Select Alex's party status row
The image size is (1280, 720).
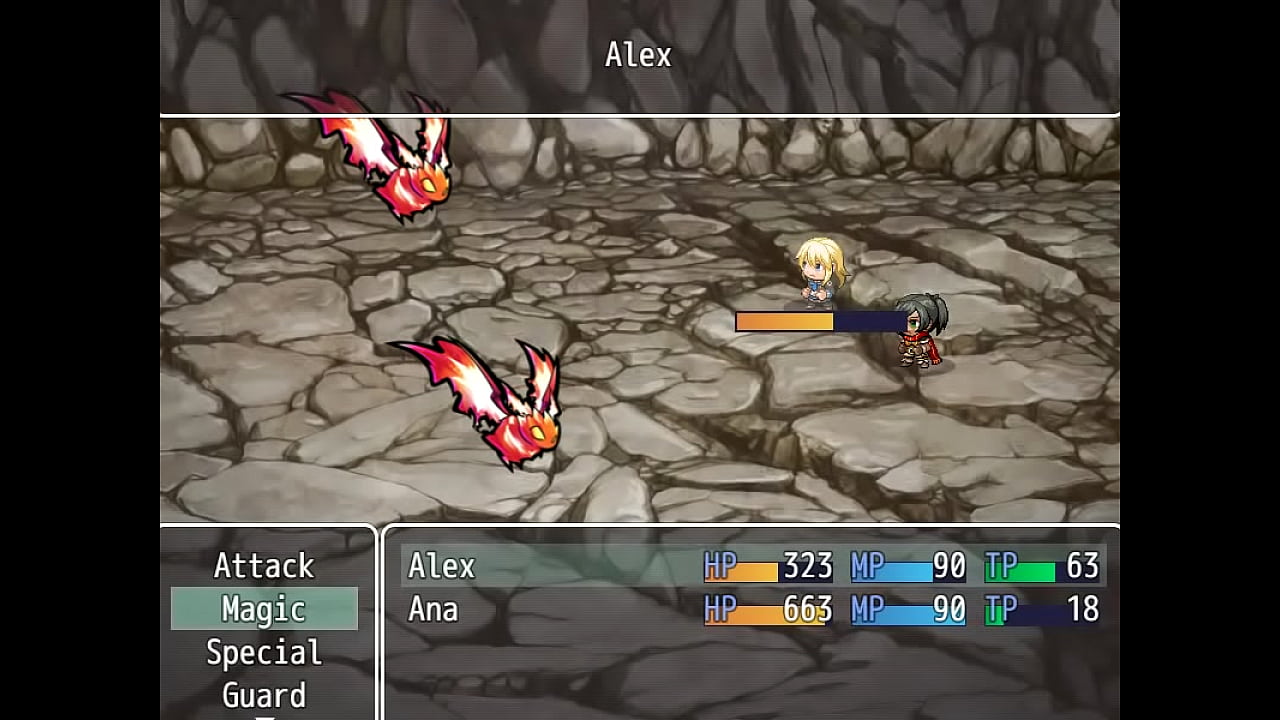click(752, 566)
